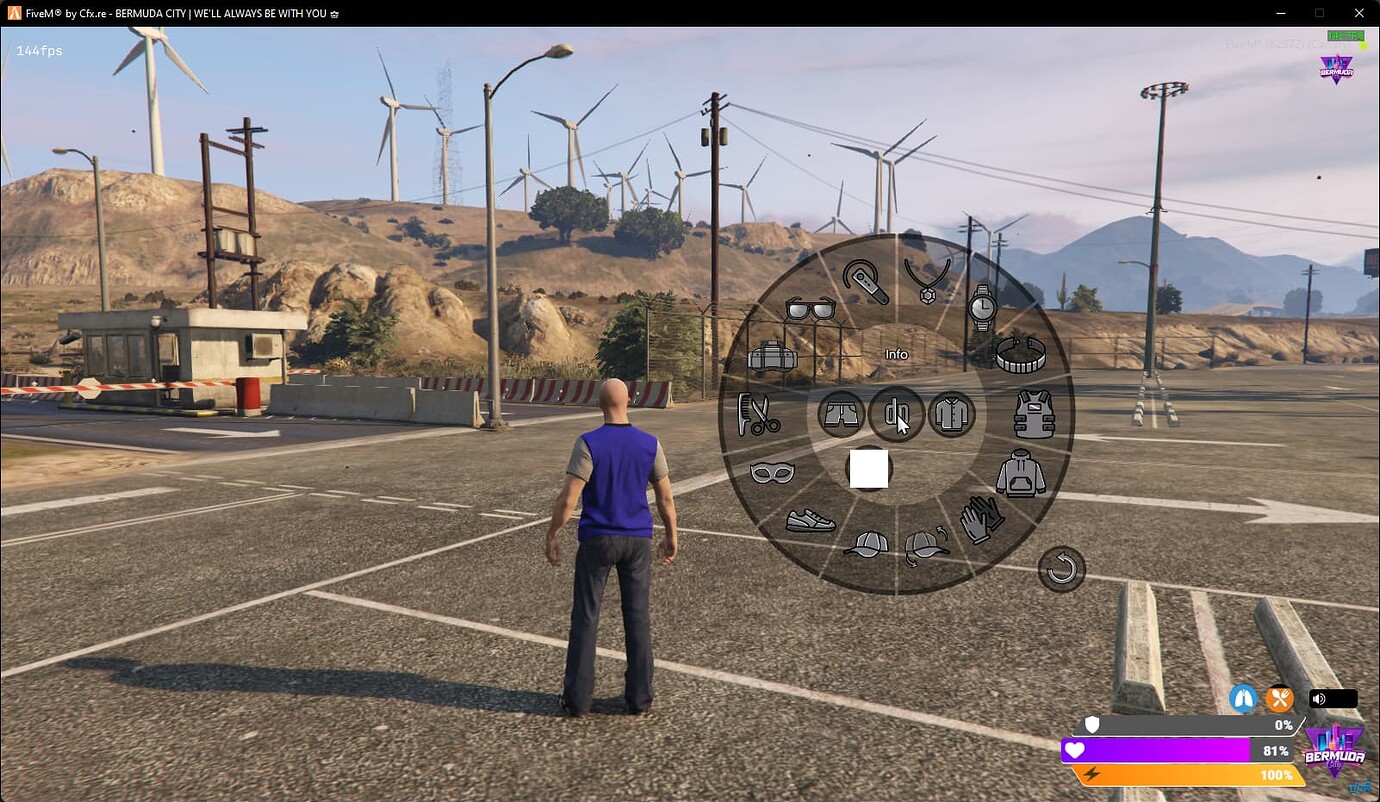Select the sneaker shoes icon
Image resolution: width=1380 pixels, height=802 pixels.
coord(811,520)
